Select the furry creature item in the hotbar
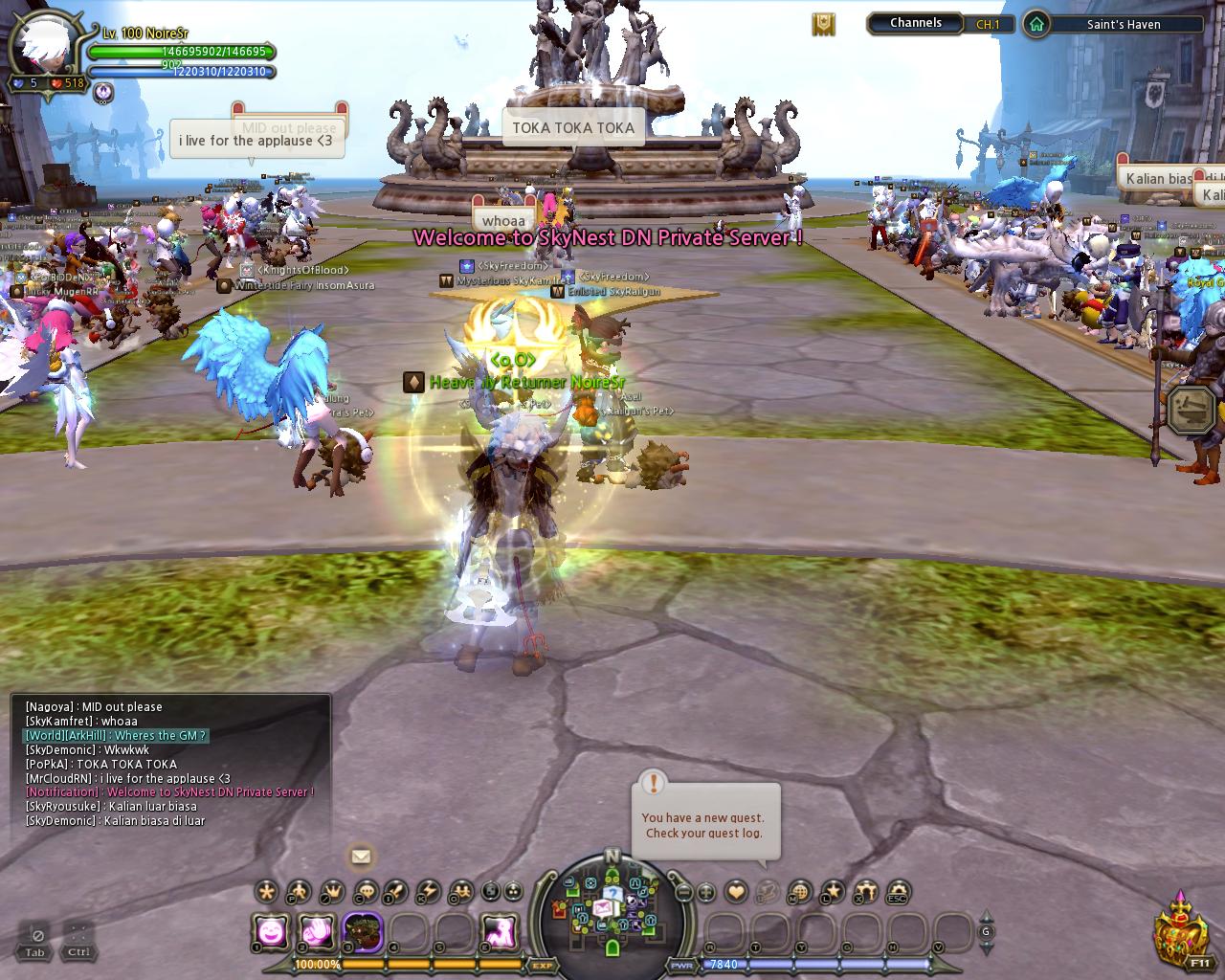 tap(363, 930)
